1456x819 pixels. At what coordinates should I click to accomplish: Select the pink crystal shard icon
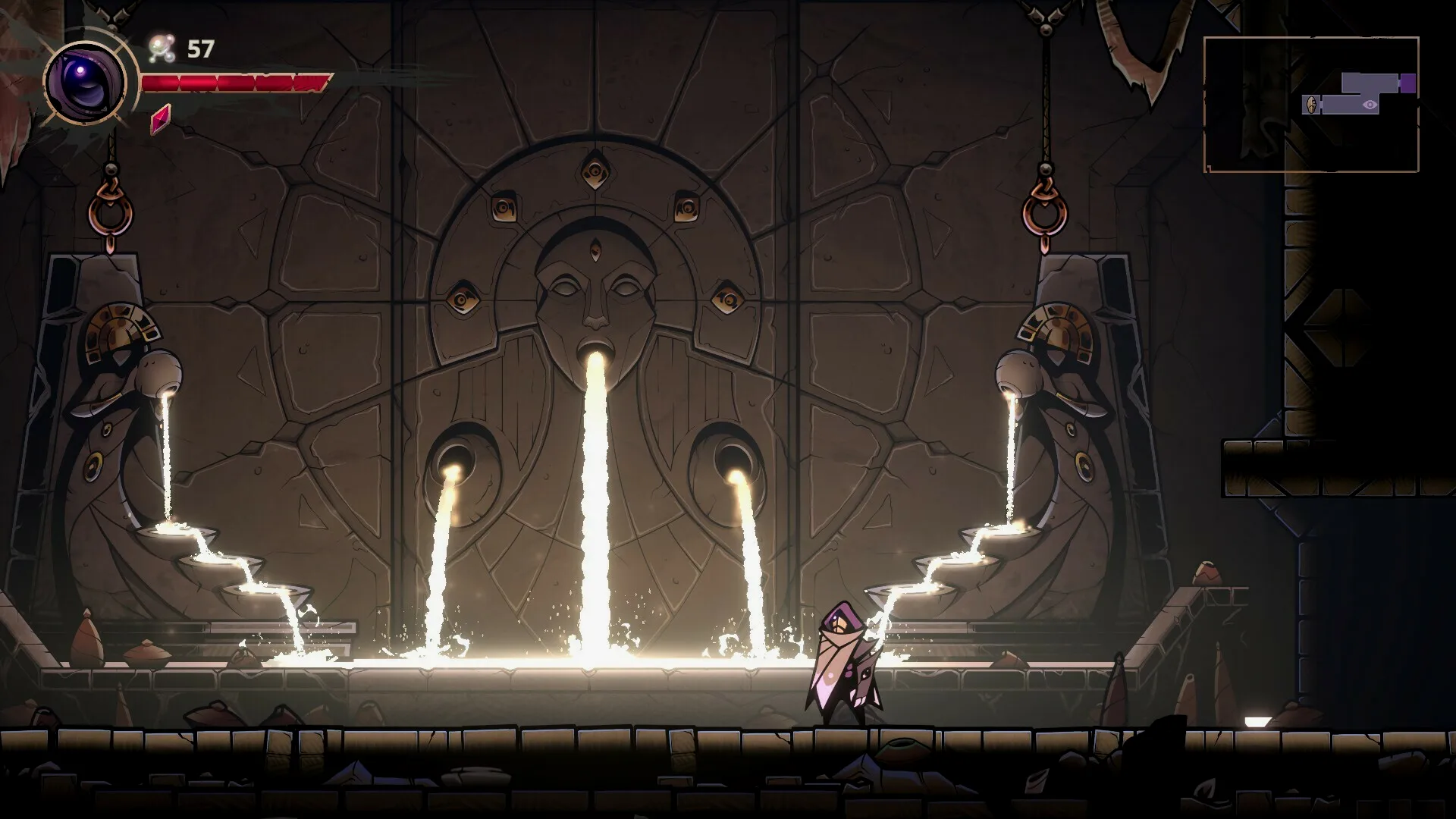click(x=160, y=119)
